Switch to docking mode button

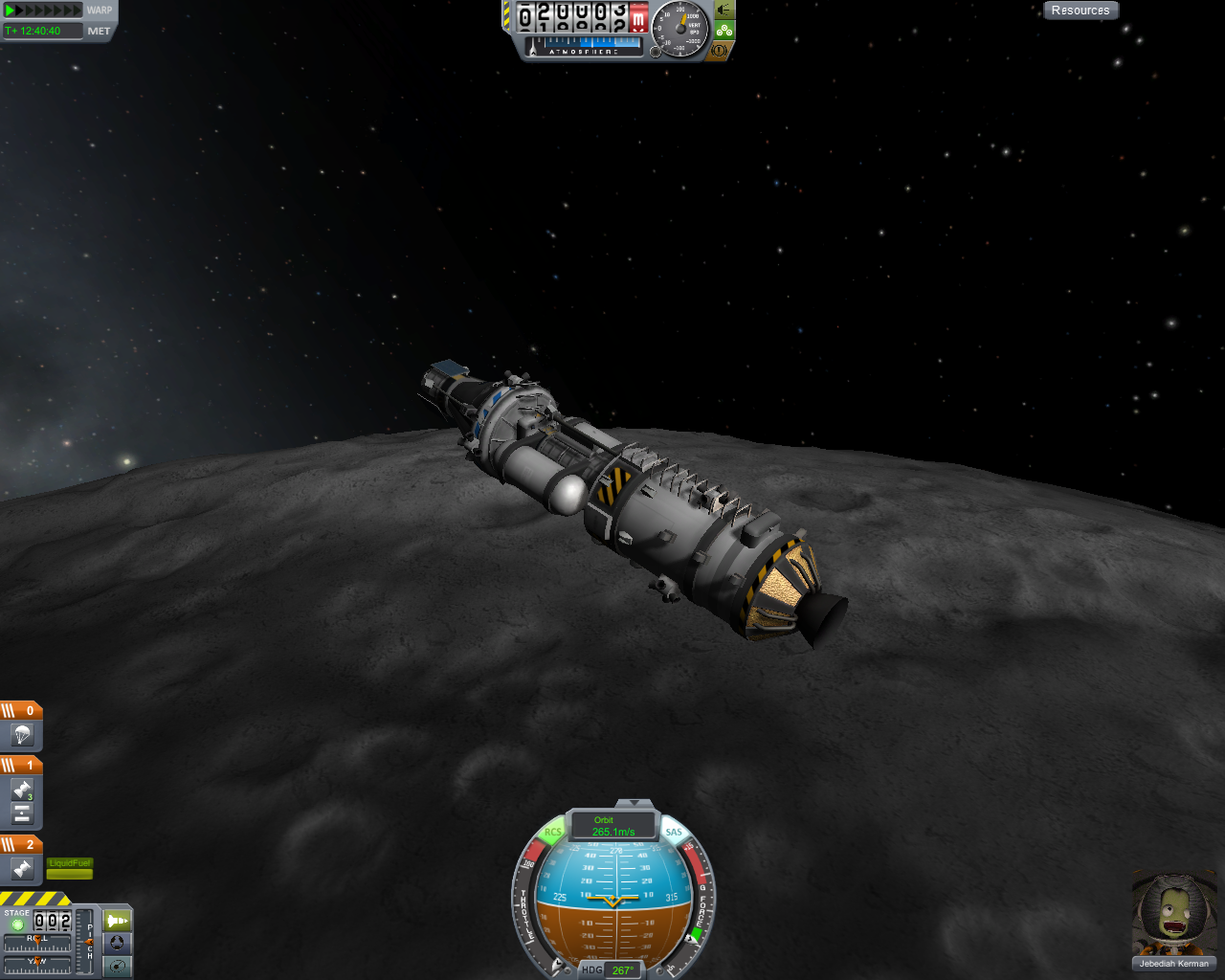coord(117,943)
